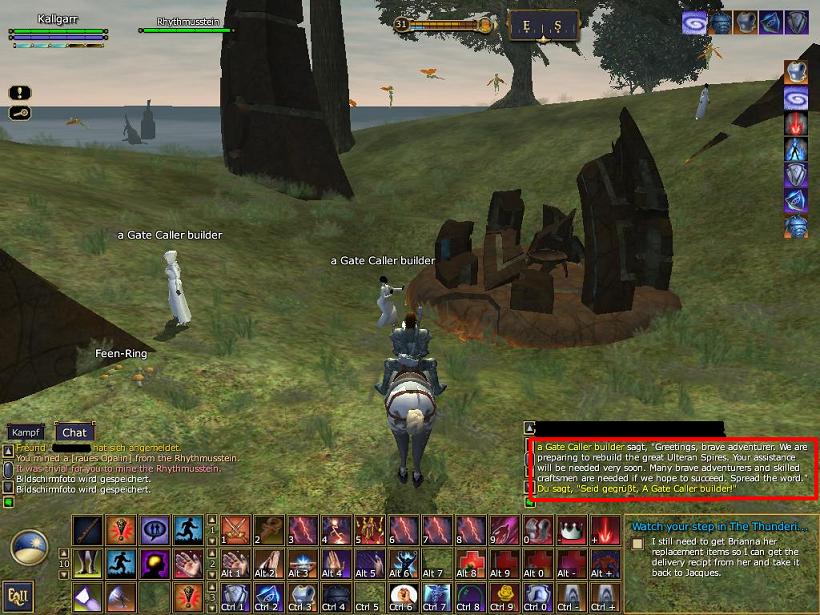This screenshot has width=820, height=615.
Task: Switch to the Kampf chat tab
Action: click(x=25, y=432)
